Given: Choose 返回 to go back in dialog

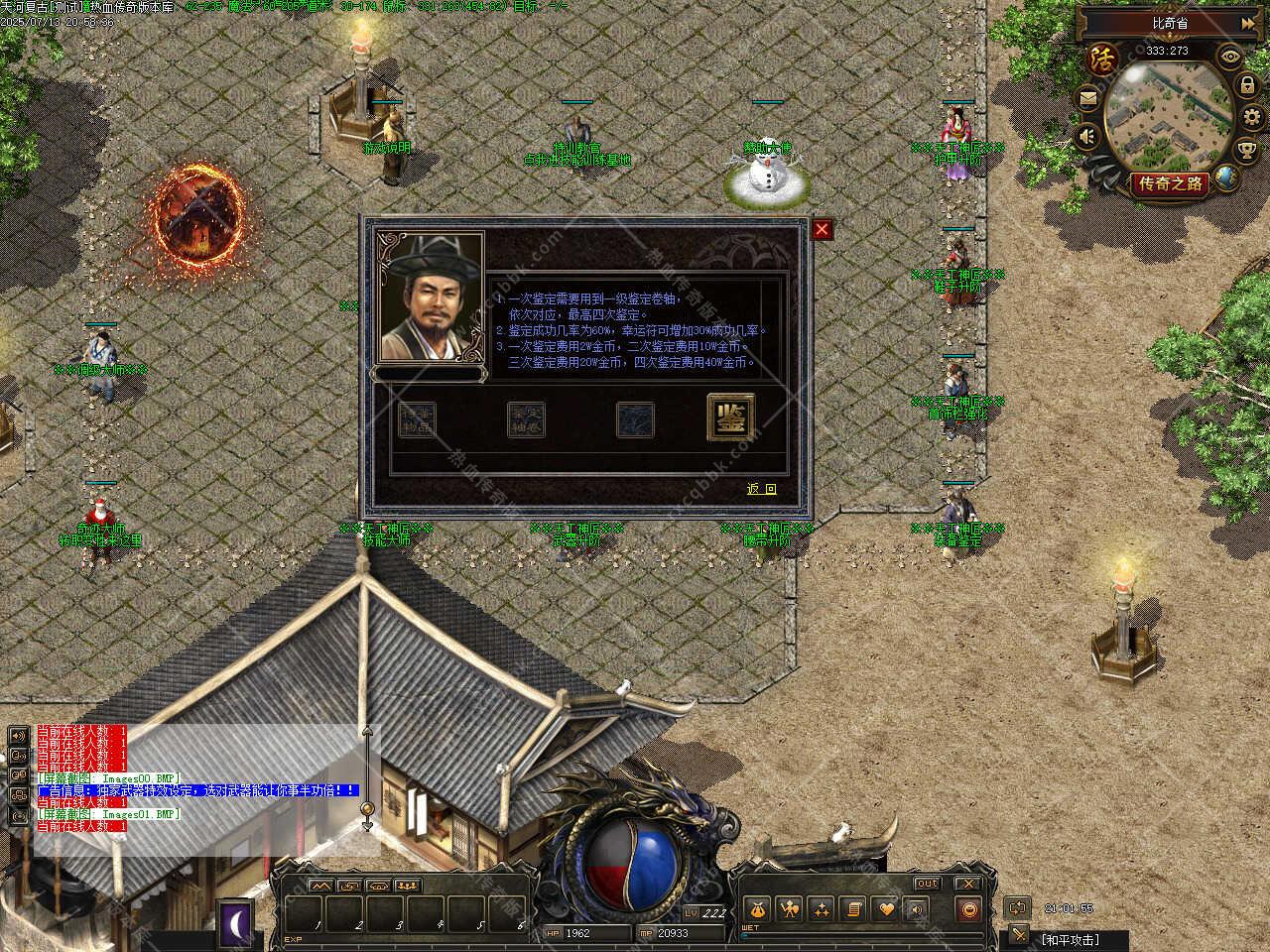Looking at the screenshot, I should pyautogui.click(x=762, y=489).
